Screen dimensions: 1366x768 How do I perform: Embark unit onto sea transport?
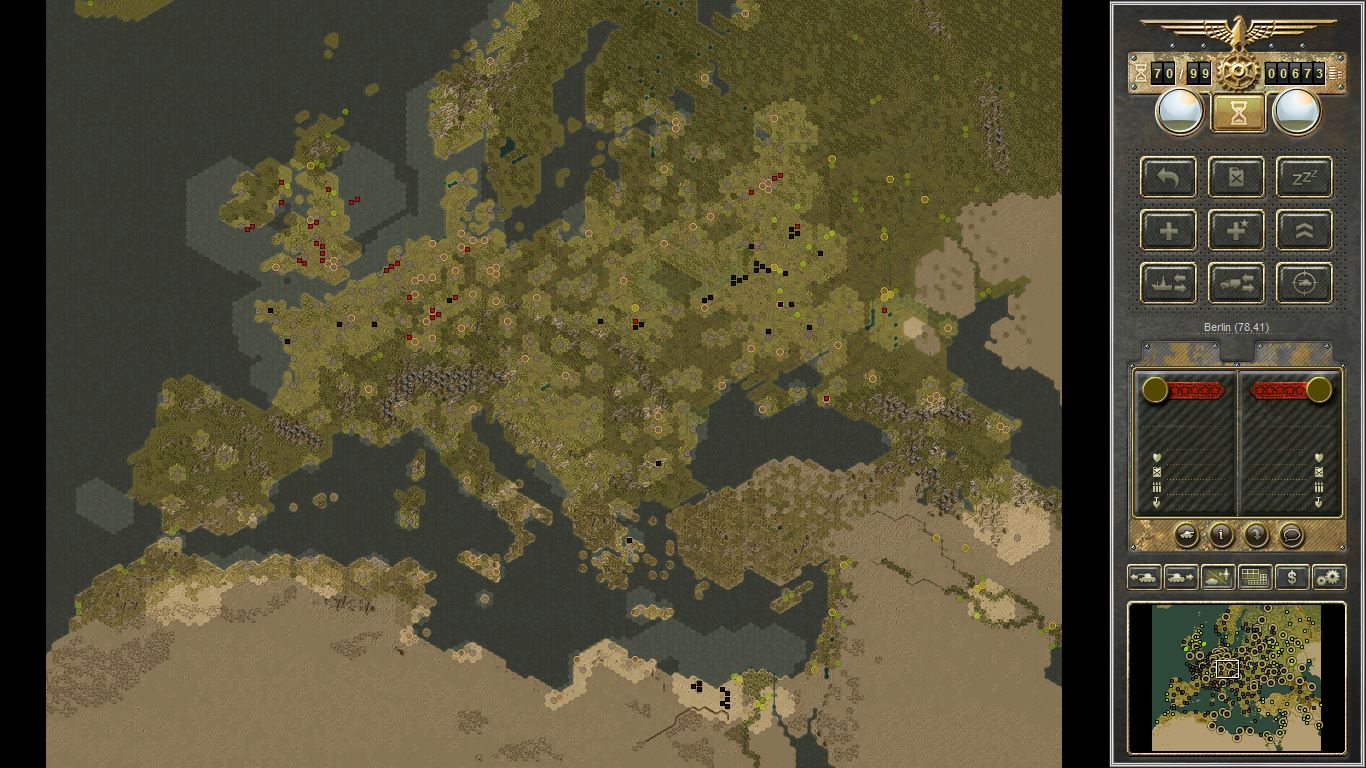pyautogui.click(x=1168, y=282)
